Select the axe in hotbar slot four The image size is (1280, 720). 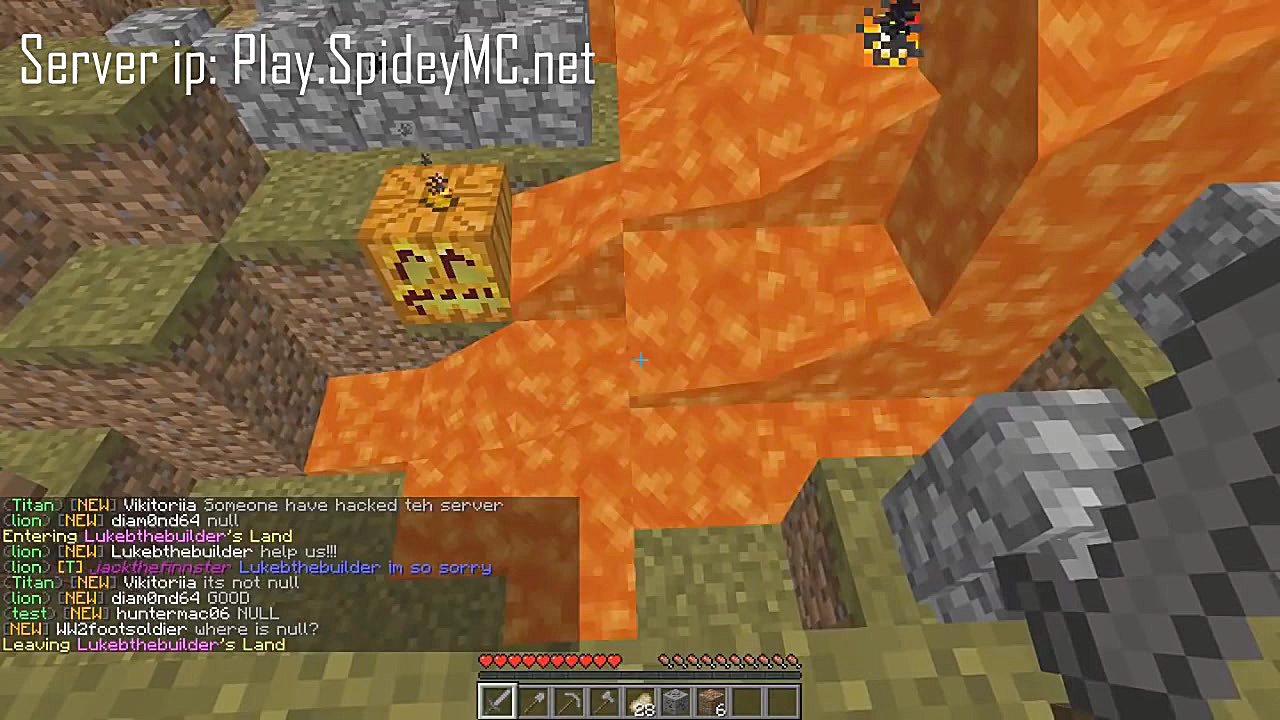coord(605,700)
